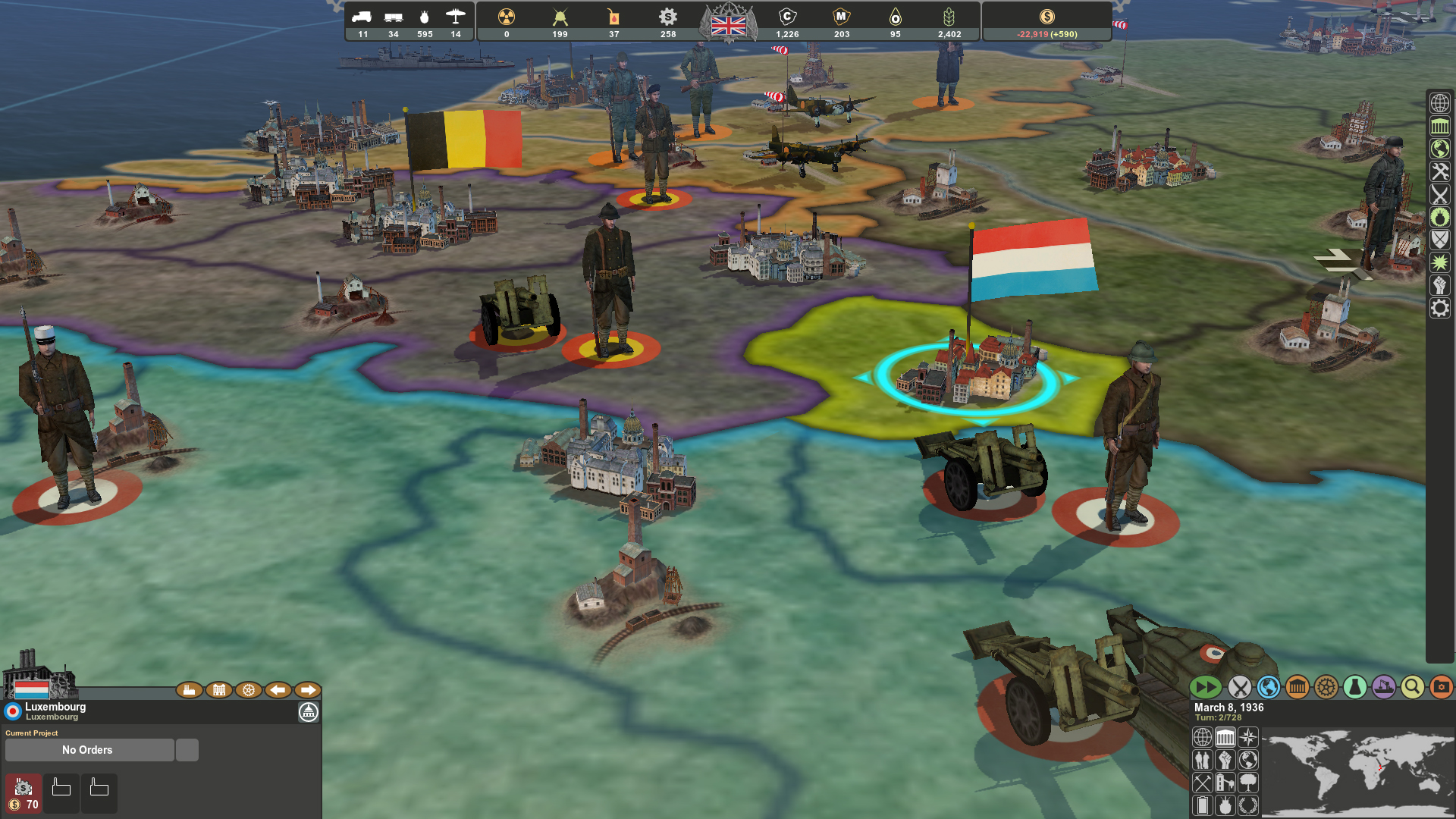The image size is (1456, 819).
Task: Open the yellow magnifying glass search tool
Action: (1412, 687)
